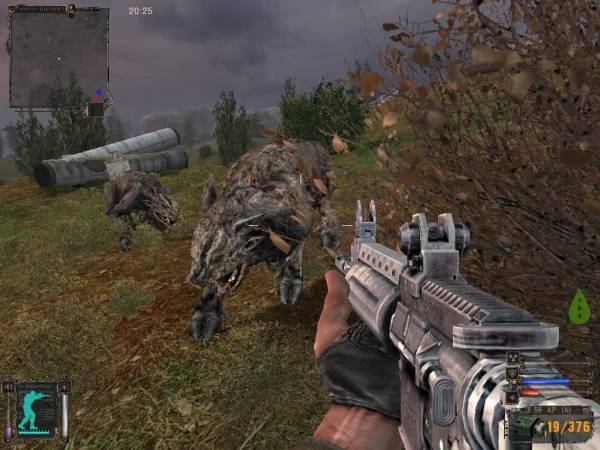Click the minimap panel
600x450 pixels.
click(x=58, y=57)
